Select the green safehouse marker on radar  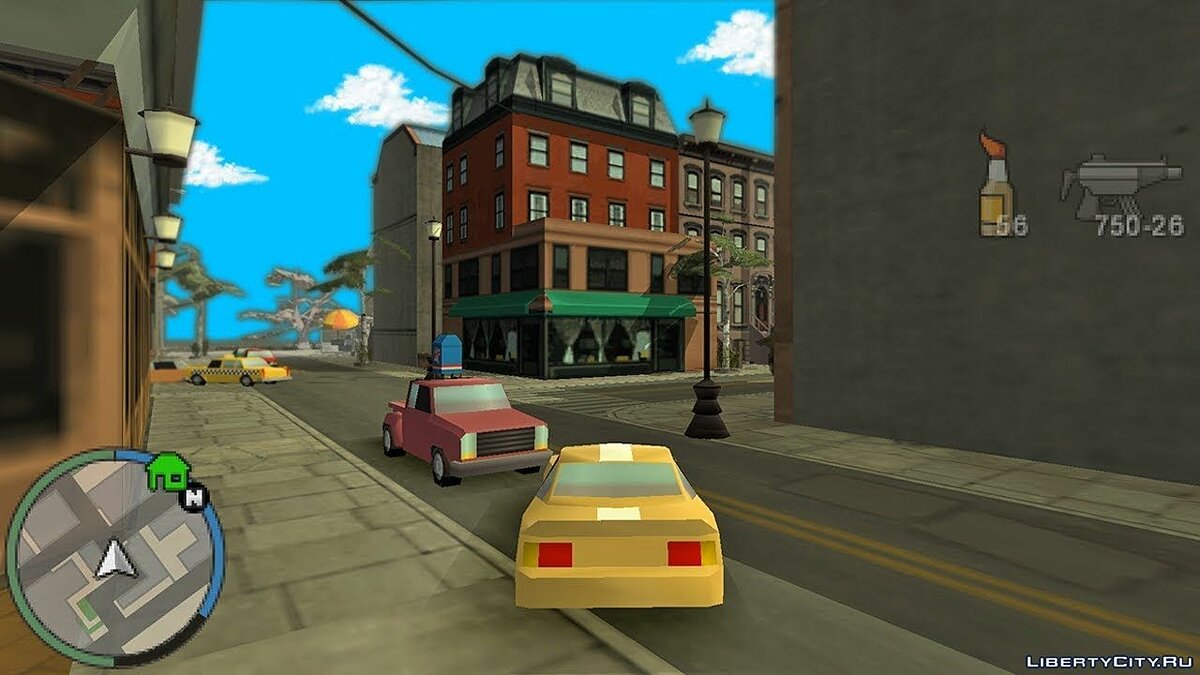pos(167,471)
